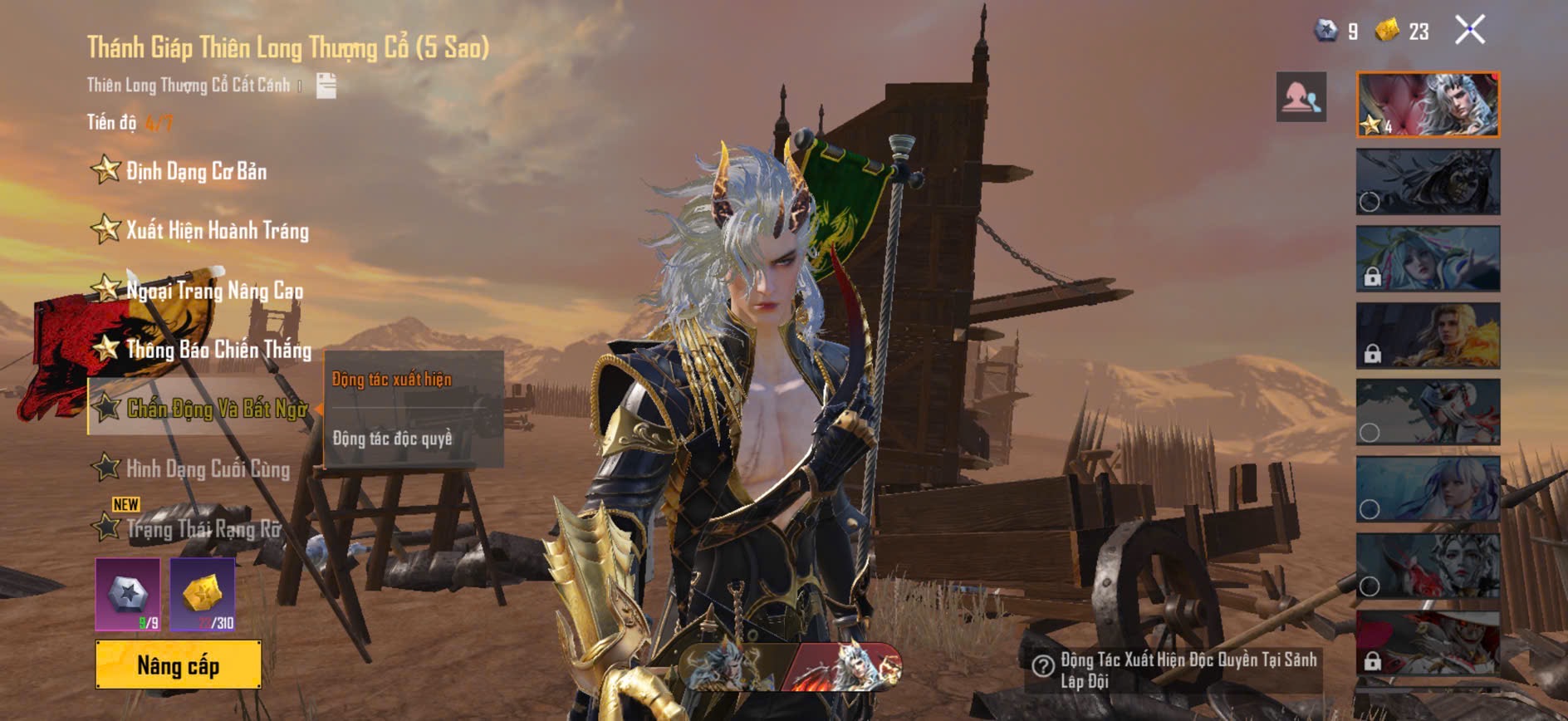Select Chấn Động Và Bất Ngờ level
This screenshot has width=1568, height=721.
tap(216, 408)
